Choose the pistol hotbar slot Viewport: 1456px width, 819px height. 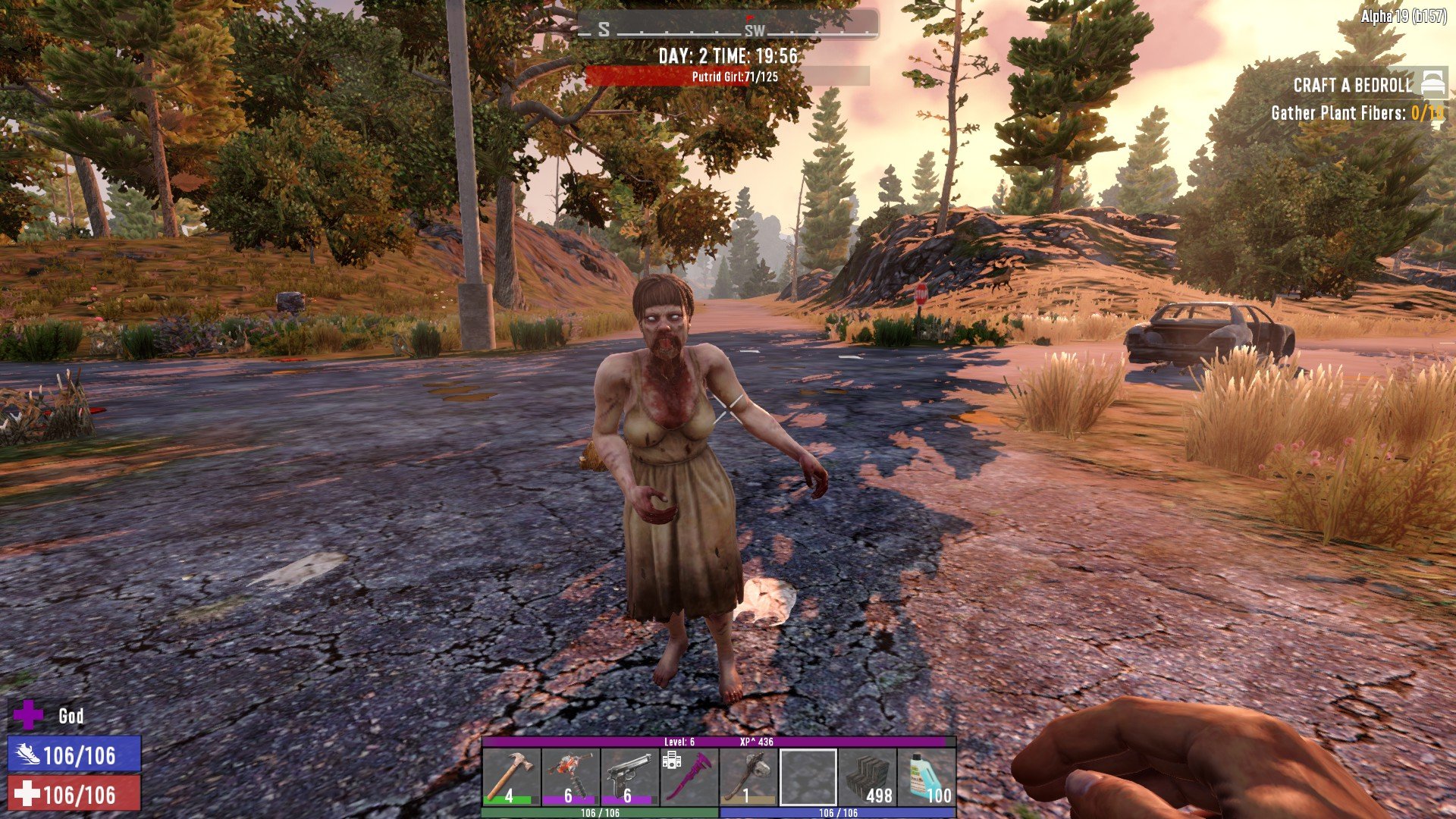[x=629, y=777]
